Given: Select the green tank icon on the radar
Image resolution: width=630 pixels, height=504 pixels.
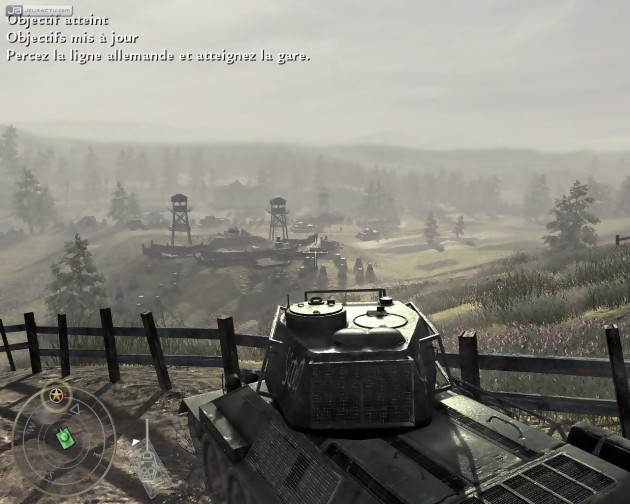Looking at the screenshot, I should click(65, 437).
